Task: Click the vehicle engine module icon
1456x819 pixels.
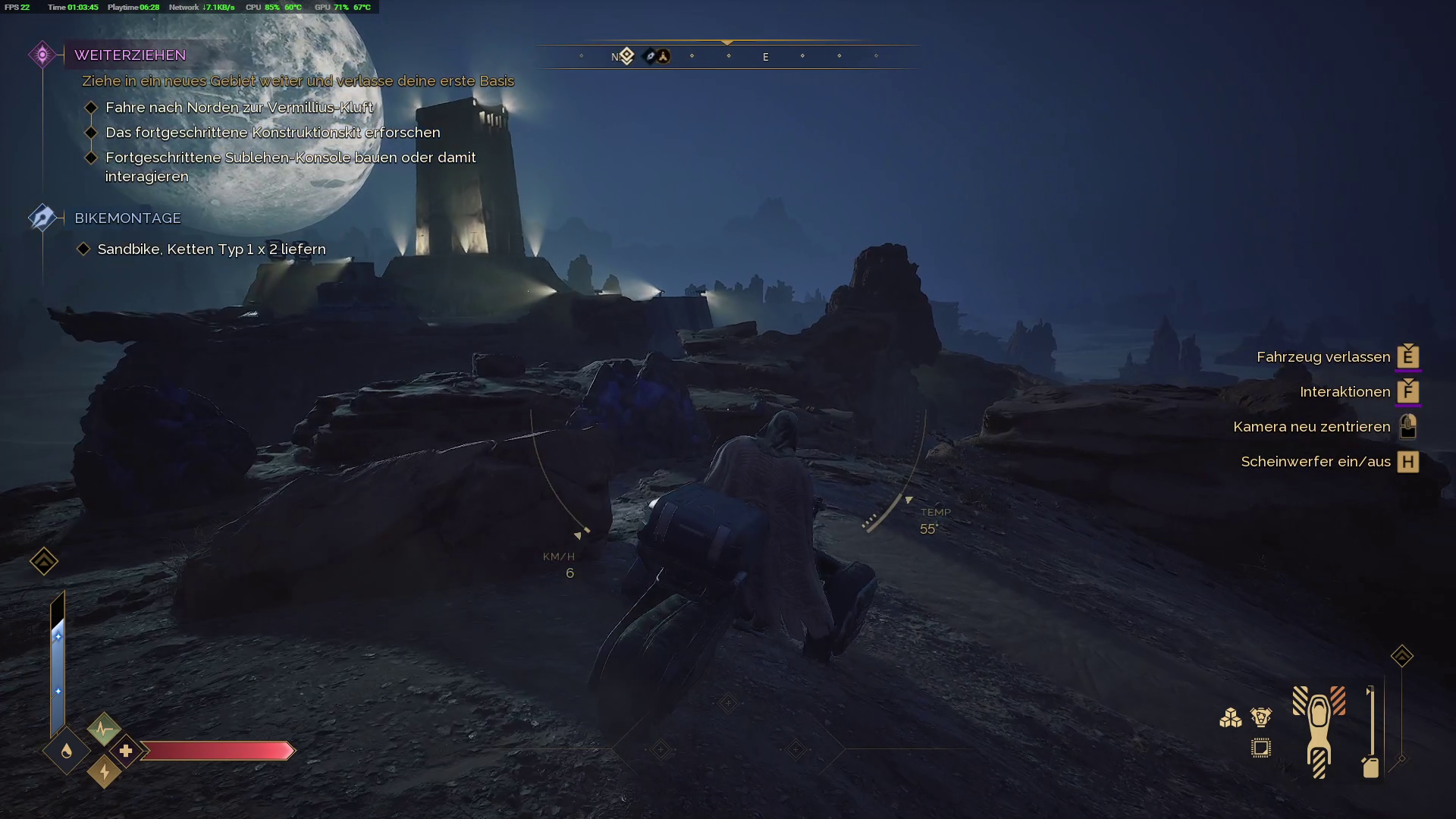Action: click(1261, 717)
